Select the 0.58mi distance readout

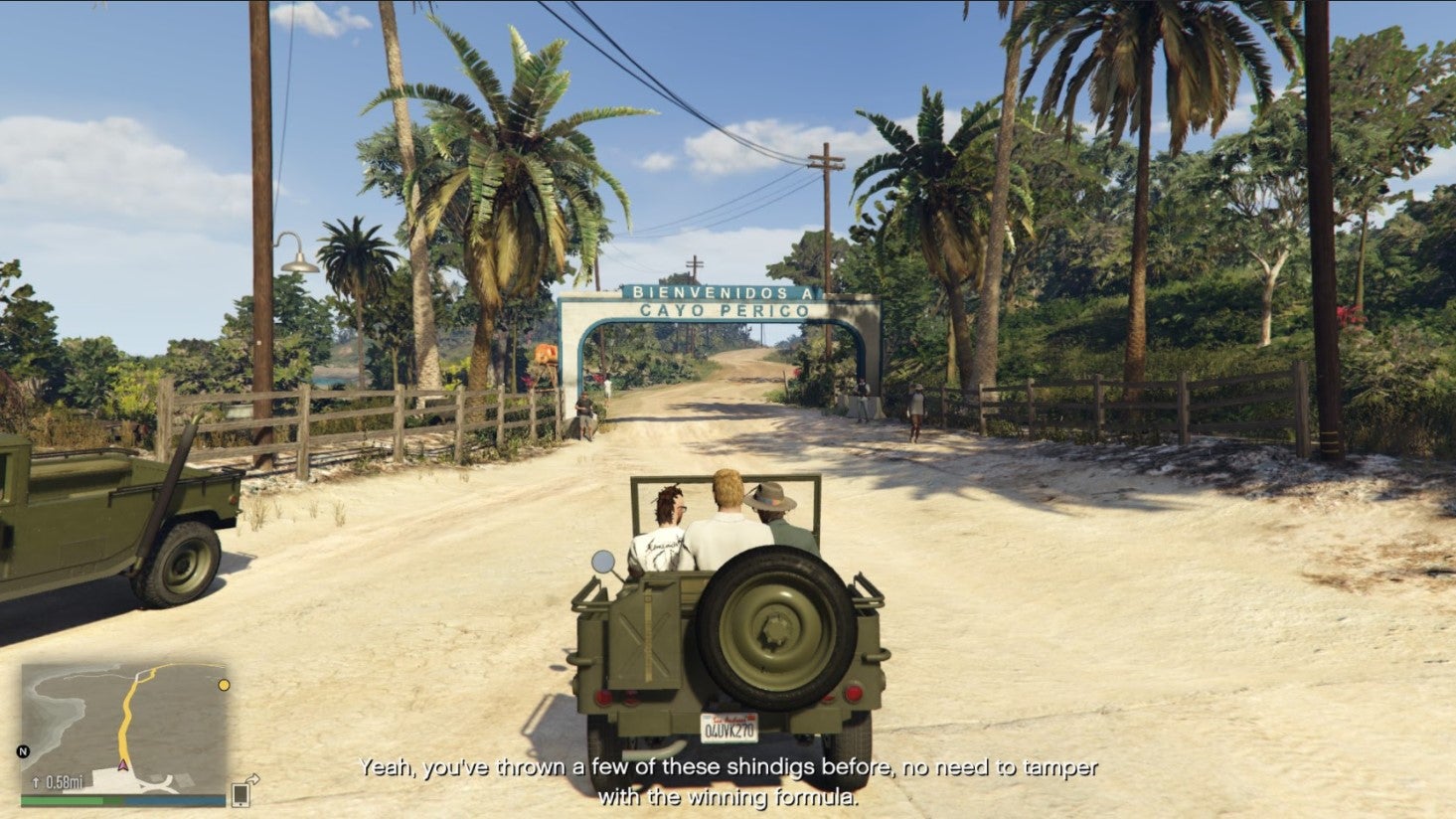[64, 781]
